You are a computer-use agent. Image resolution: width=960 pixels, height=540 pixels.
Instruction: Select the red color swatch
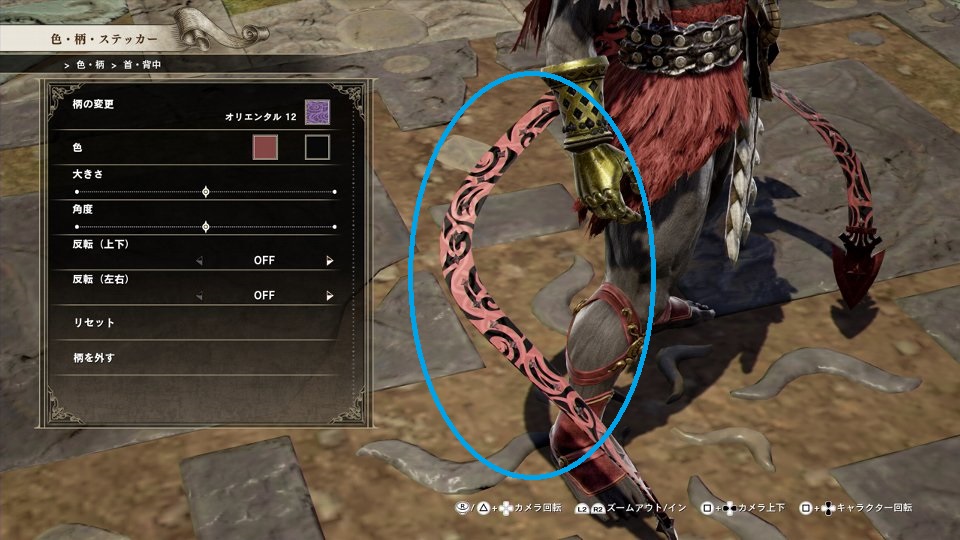(265, 148)
